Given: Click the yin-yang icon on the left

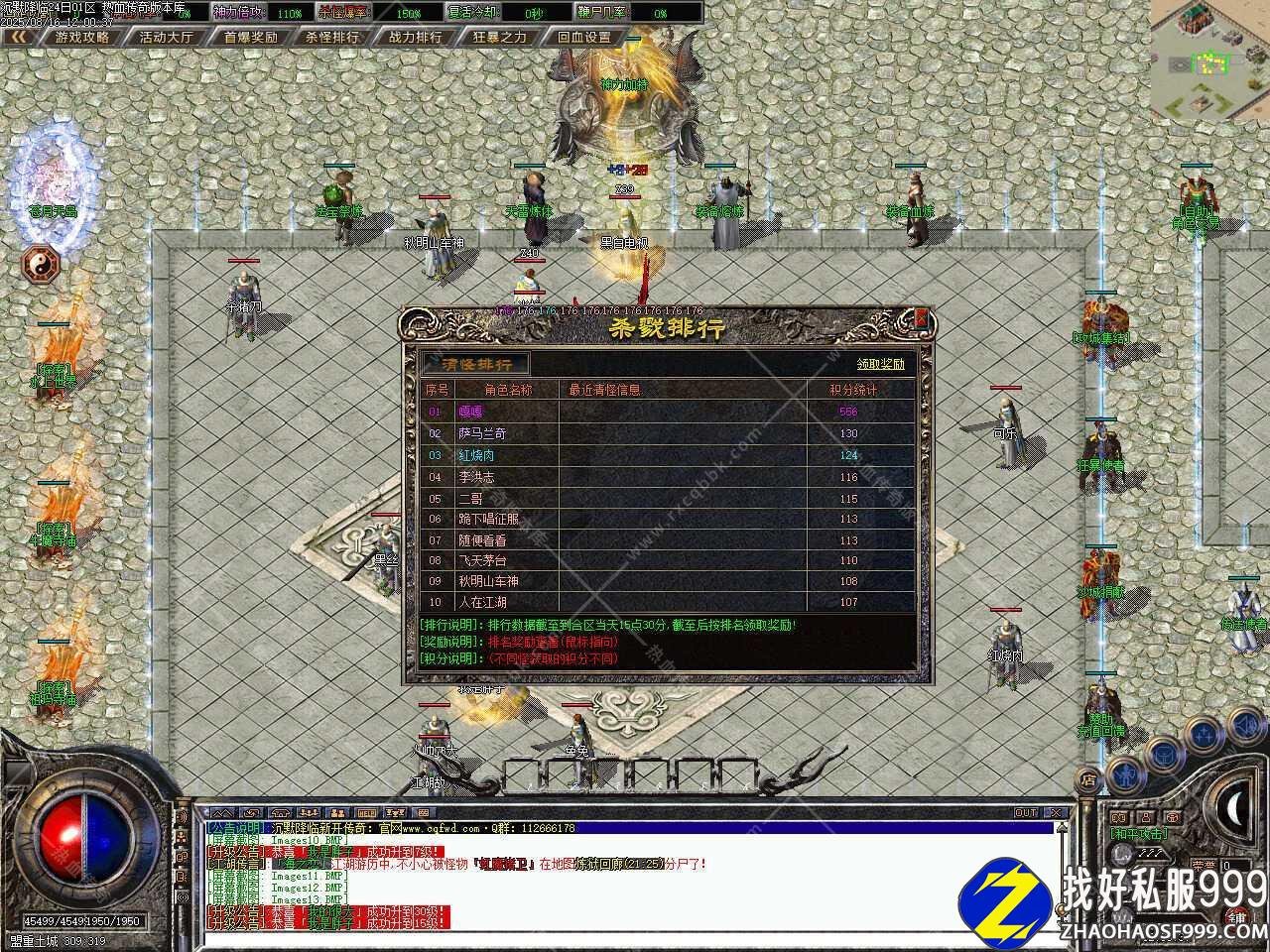Looking at the screenshot, I should (41, 264).
